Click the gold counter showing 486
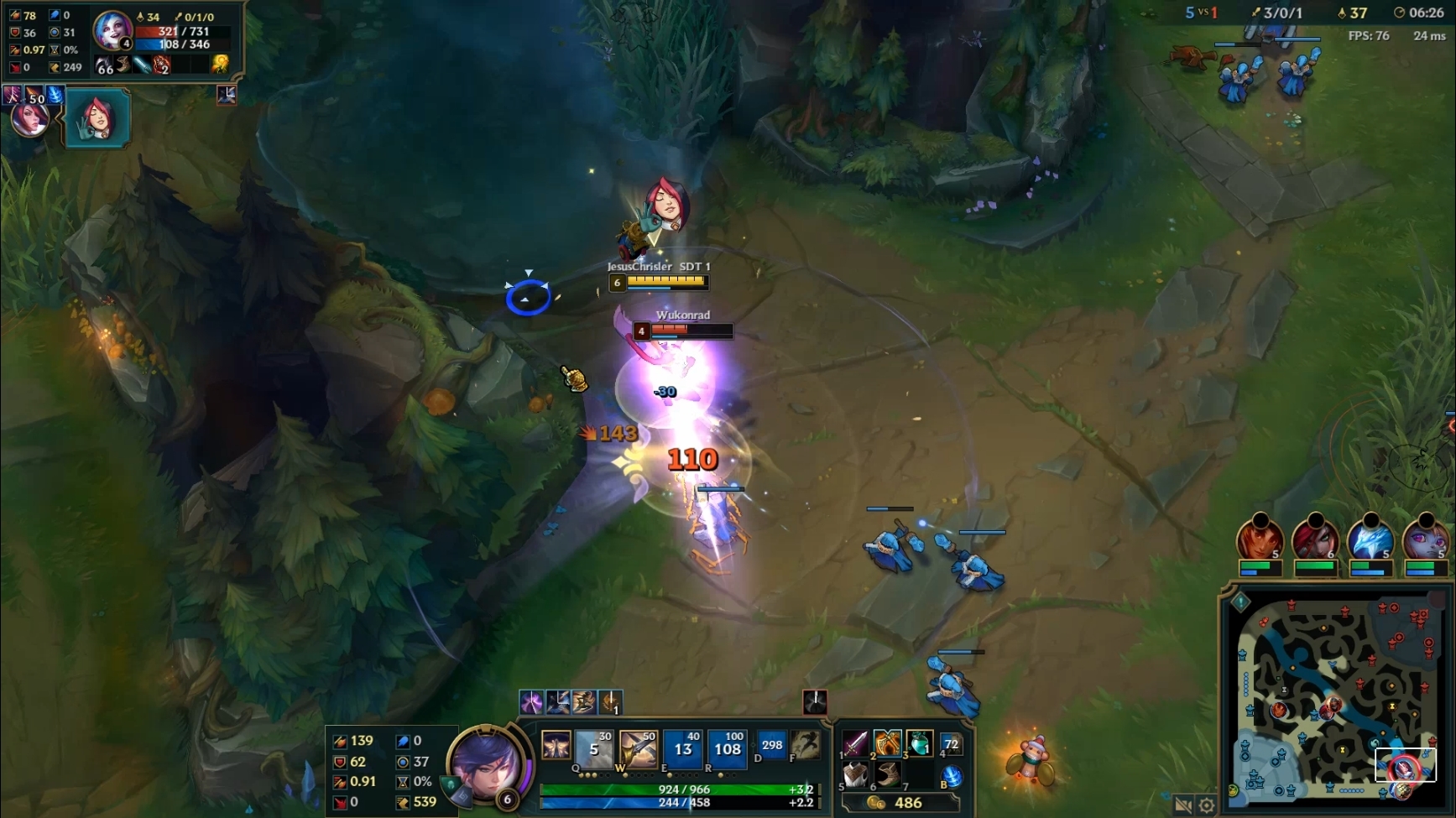The image size is (1456, 818). coord(906,803)
